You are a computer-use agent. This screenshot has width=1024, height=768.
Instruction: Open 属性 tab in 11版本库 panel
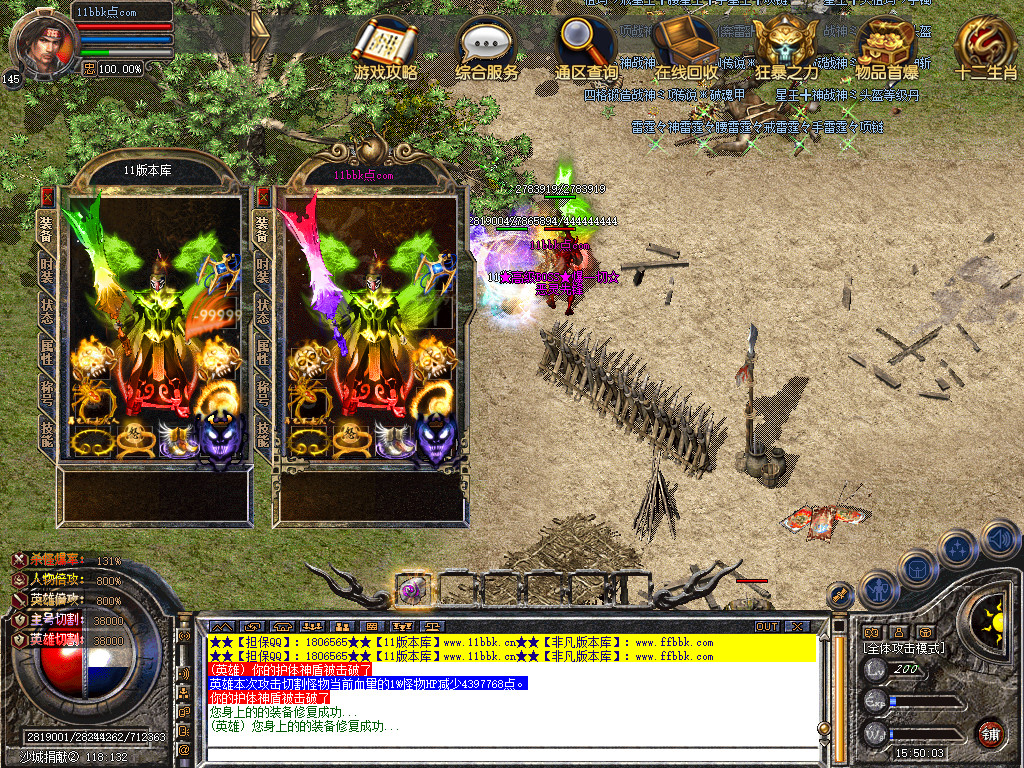(47, 350)
